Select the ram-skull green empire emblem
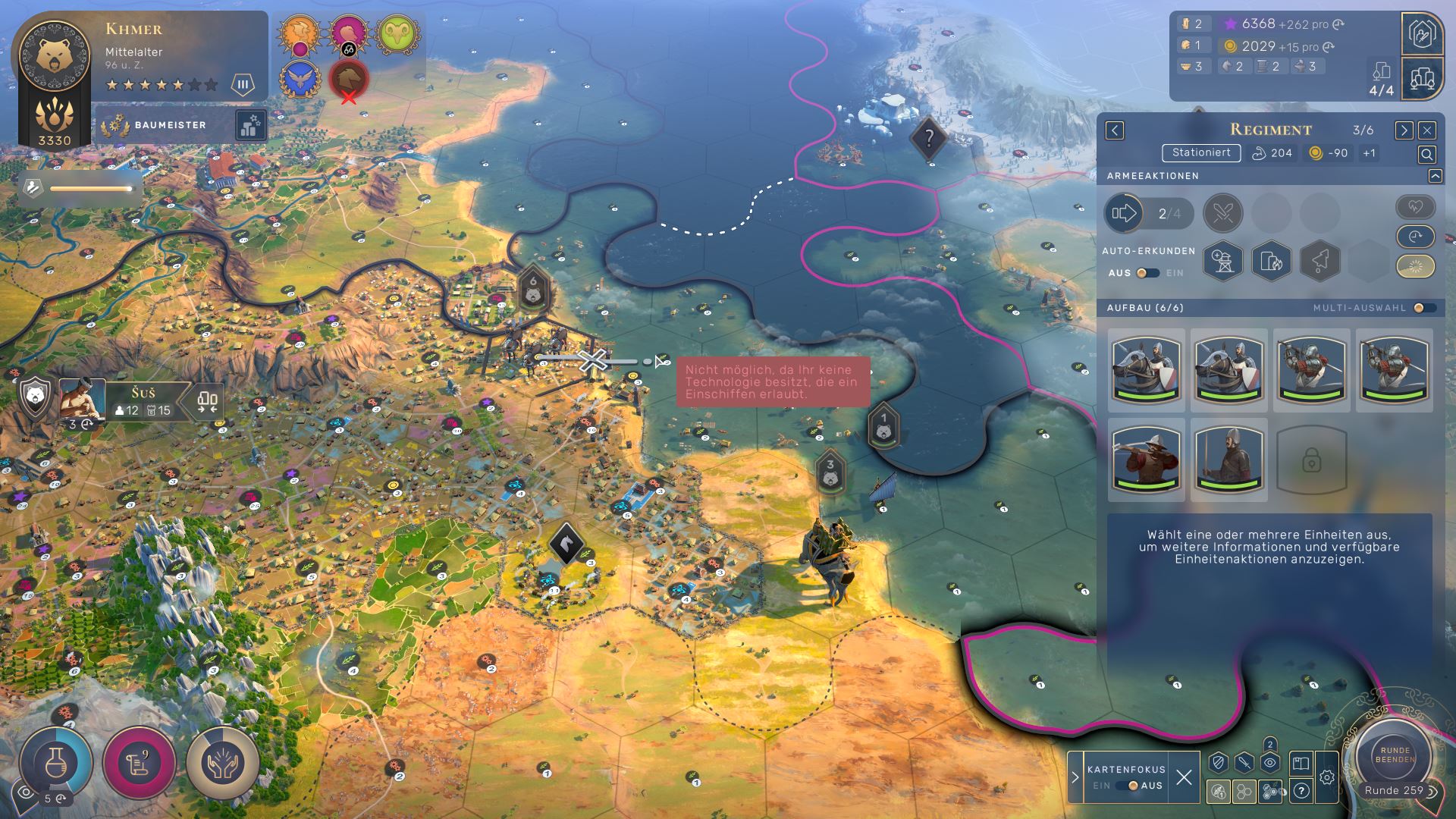Image resolution: width=1456 pixels, height=819 pixels. pyautogui.click(x=397, y=35)
